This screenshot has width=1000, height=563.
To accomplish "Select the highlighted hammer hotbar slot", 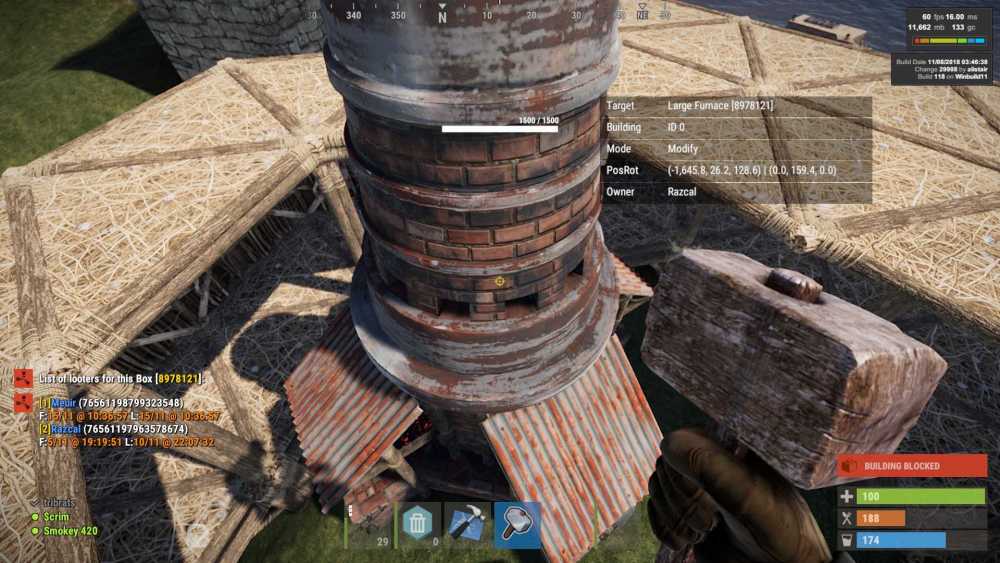I will (x=517, y=524).
